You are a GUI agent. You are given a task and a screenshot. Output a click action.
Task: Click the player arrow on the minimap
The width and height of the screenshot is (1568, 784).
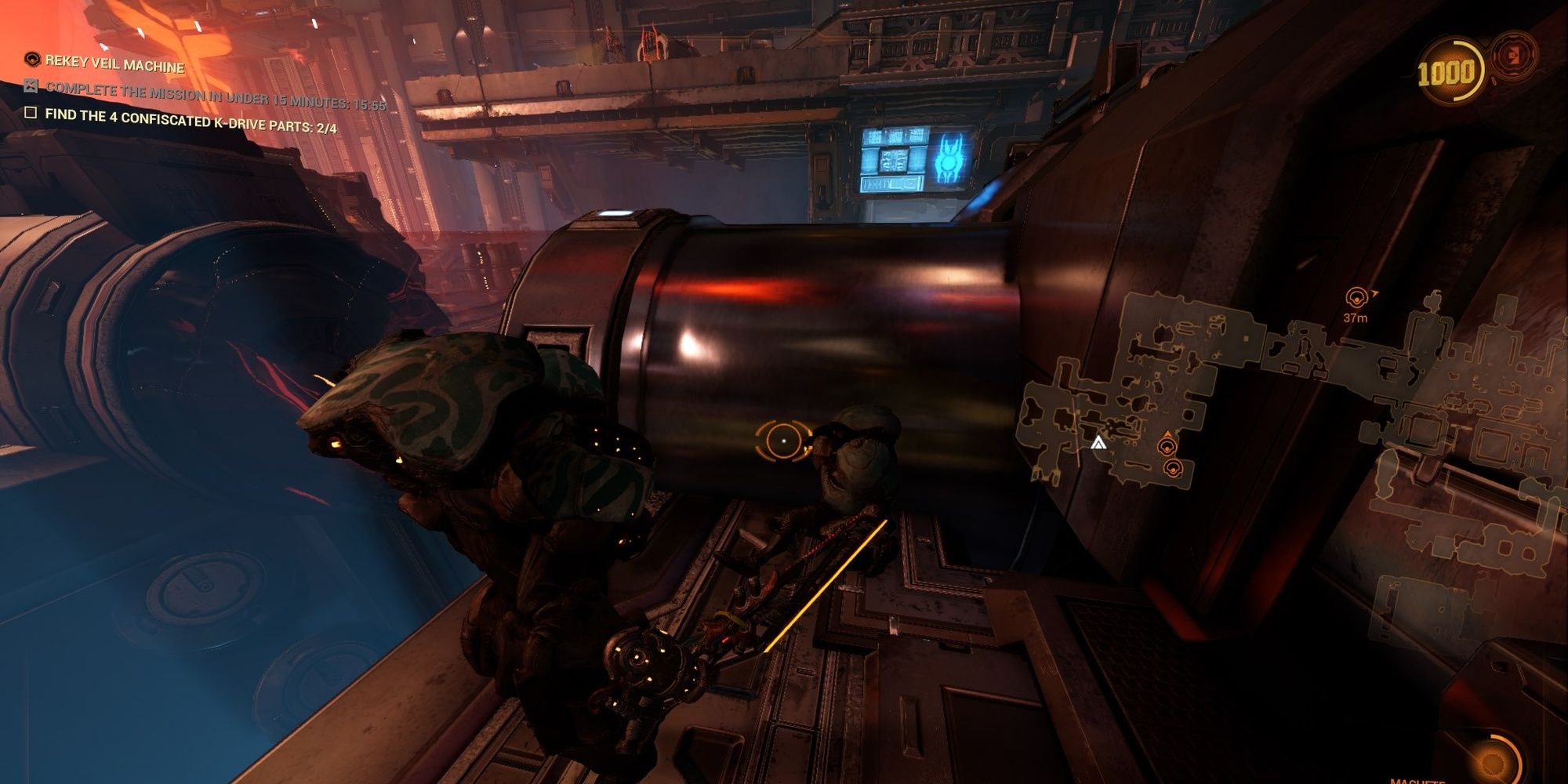[x=1099, y=444]
